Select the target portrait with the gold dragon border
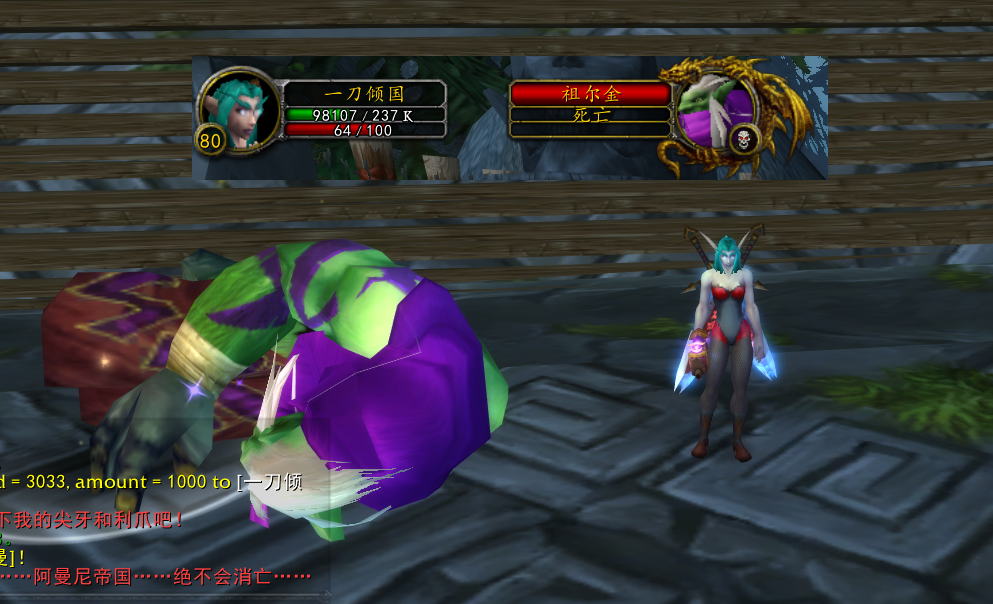 pos(716,108)
